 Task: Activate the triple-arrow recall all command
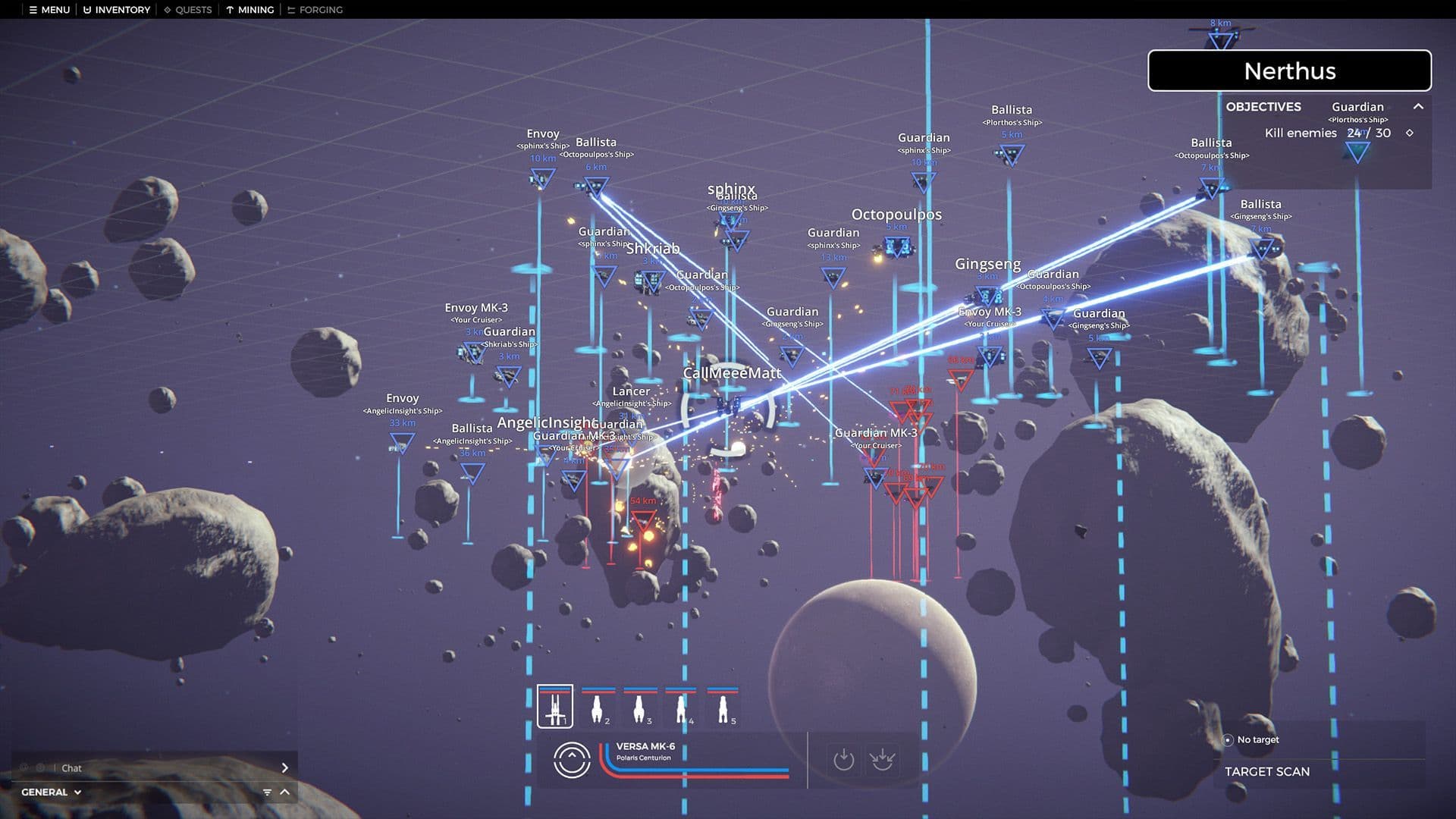pyautogui.click(x=882, y=760)
